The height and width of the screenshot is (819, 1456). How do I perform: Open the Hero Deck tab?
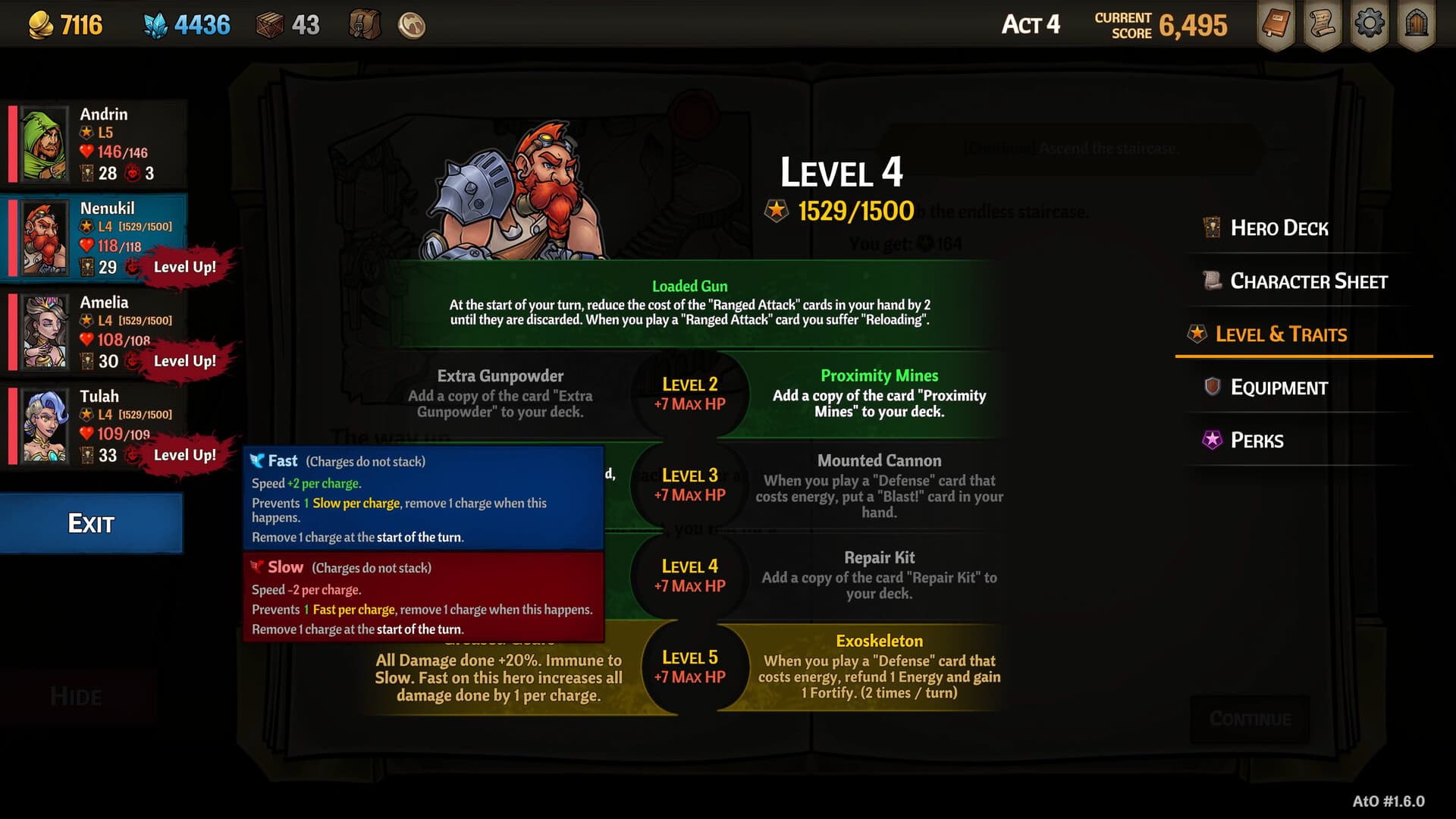click(x=1279, y=228)
